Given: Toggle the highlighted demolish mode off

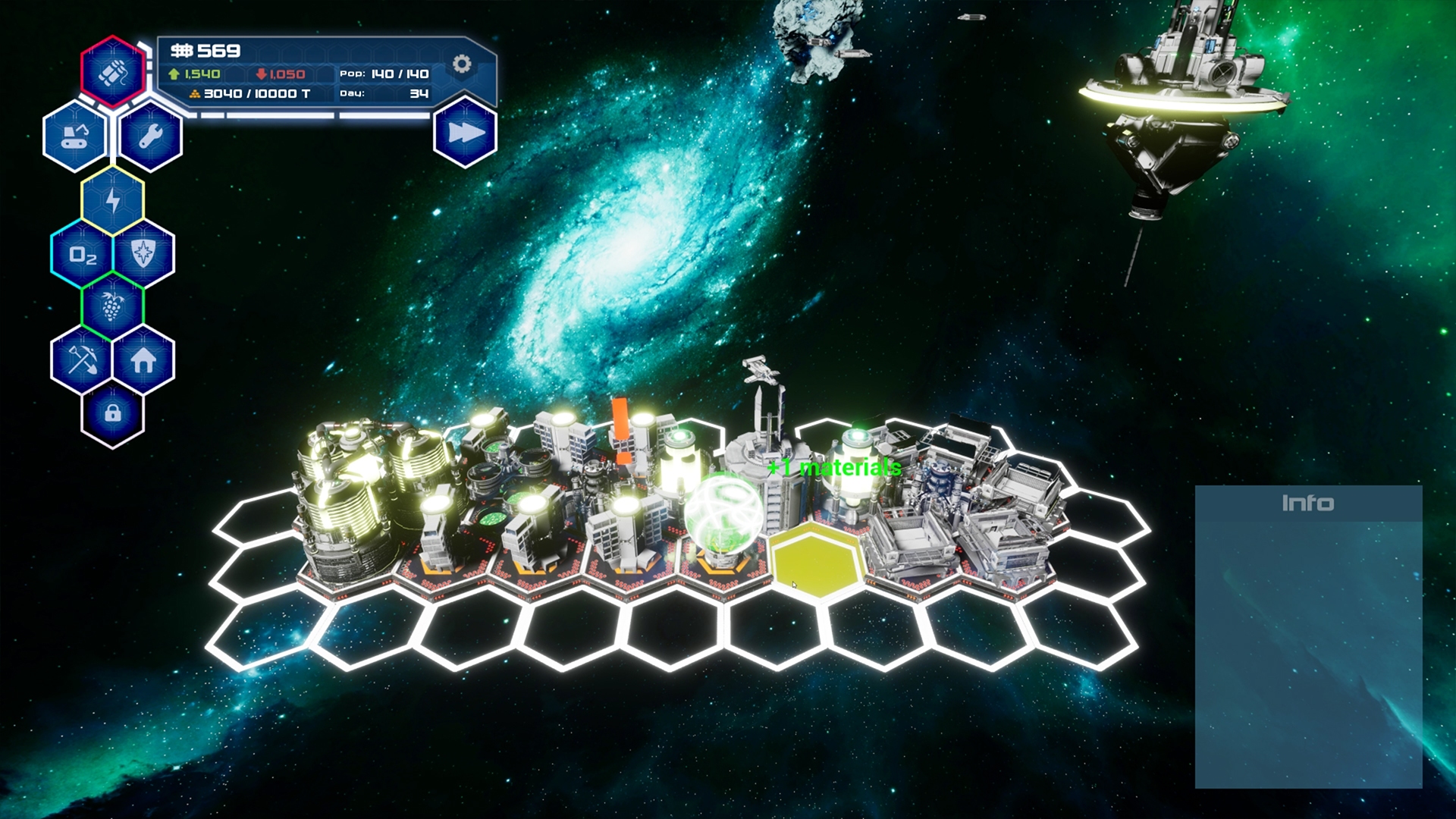Looking at the screenshot, I should pos(112,73).
